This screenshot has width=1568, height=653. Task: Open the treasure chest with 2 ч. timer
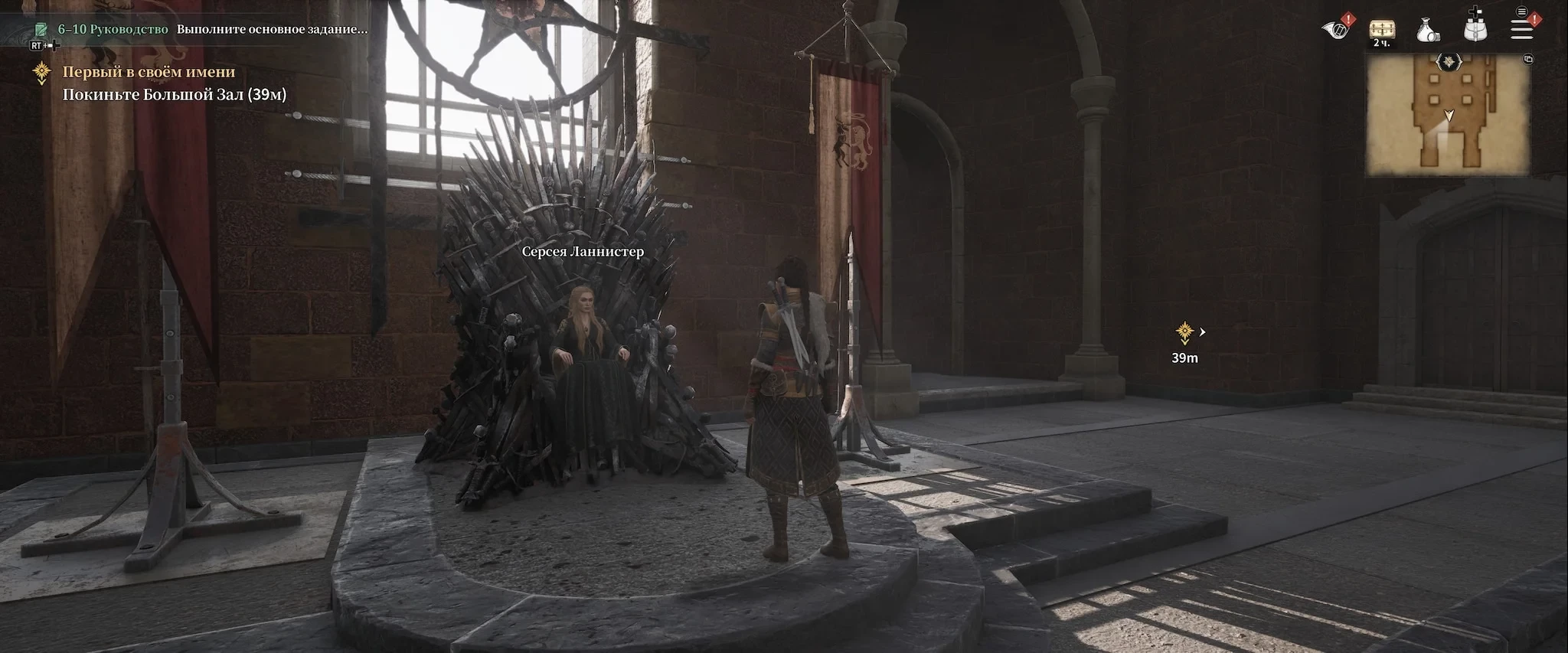pos(1382,31)
